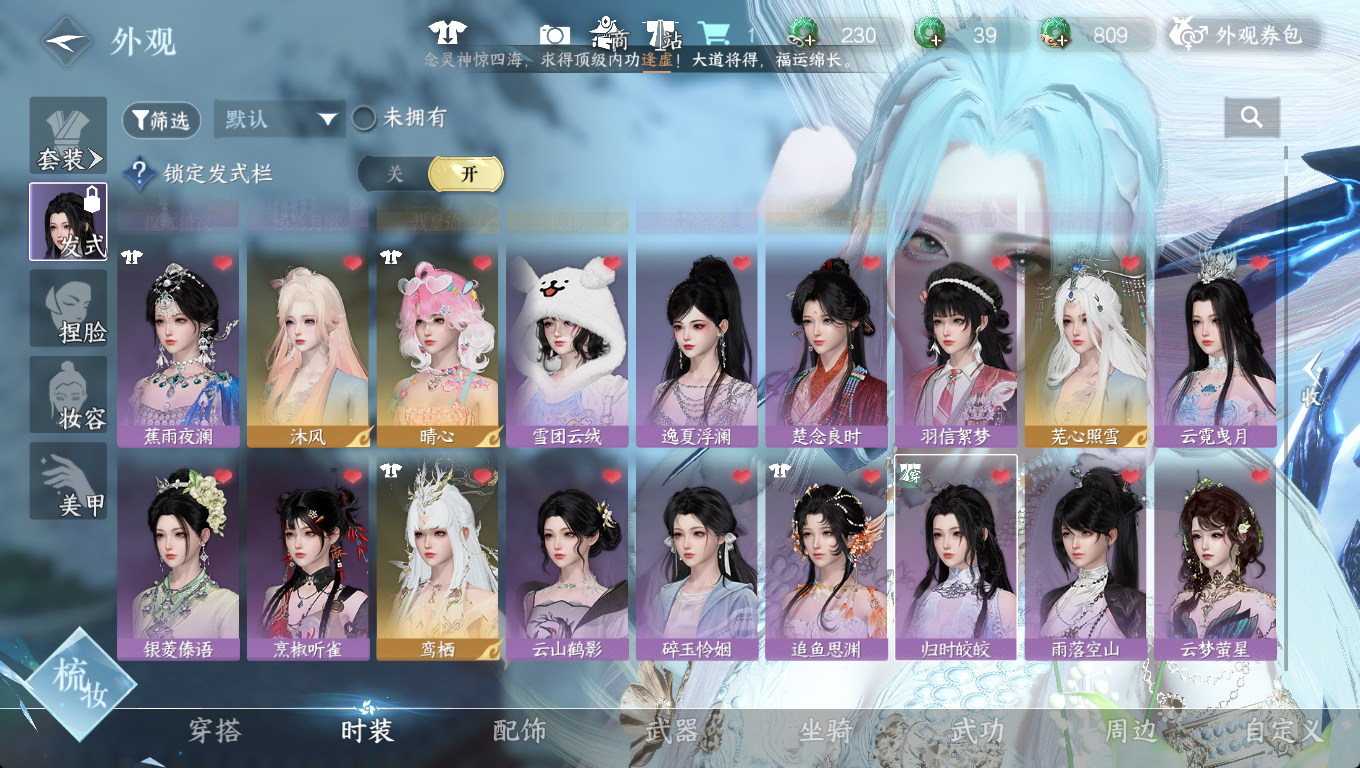
Task: Open the 筛选 filter button
Action: tap(161, 120)
